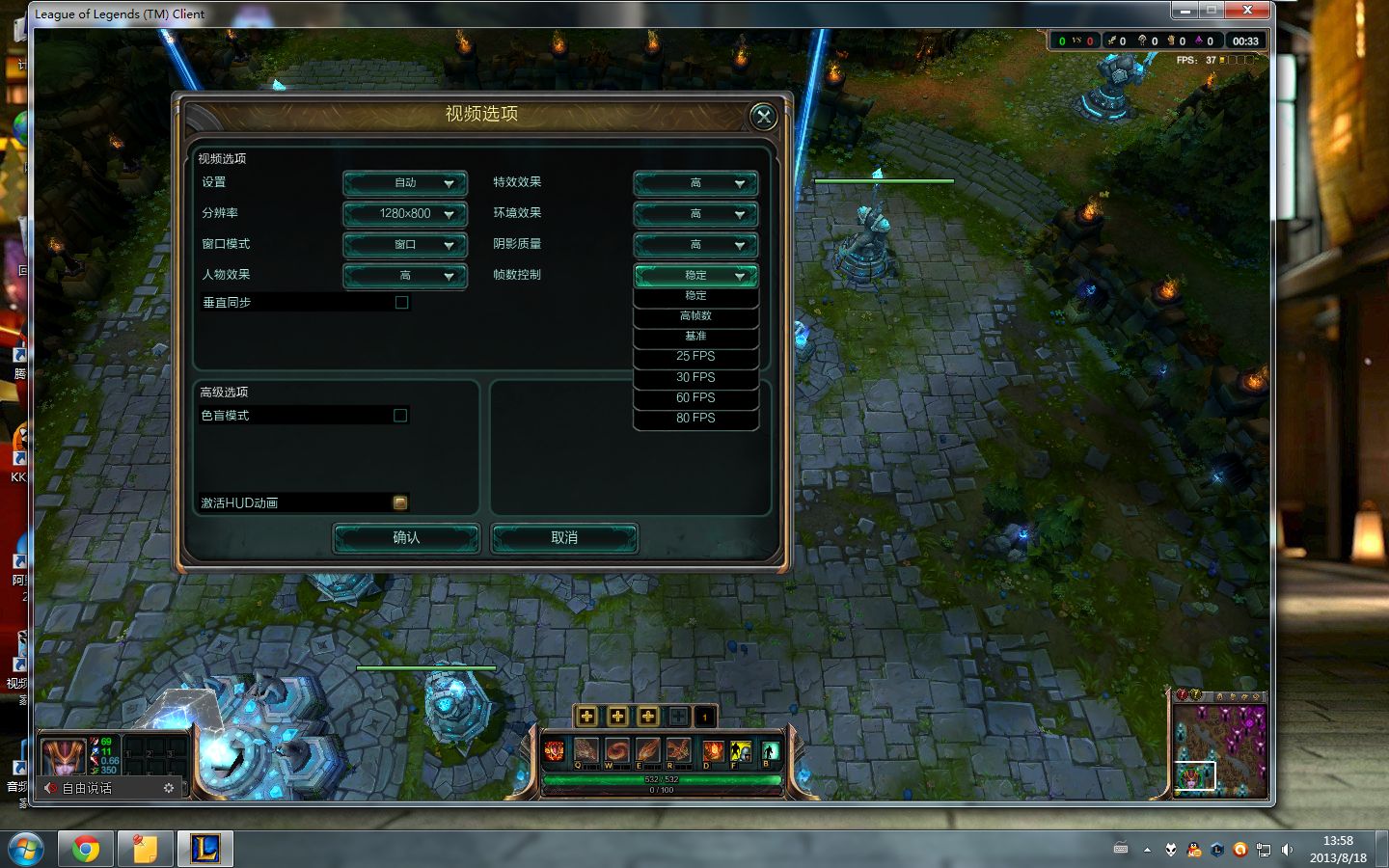Open the 环境效果 quality dropdown
Screen dimensions: 1389x868
(x=695, y=214)
